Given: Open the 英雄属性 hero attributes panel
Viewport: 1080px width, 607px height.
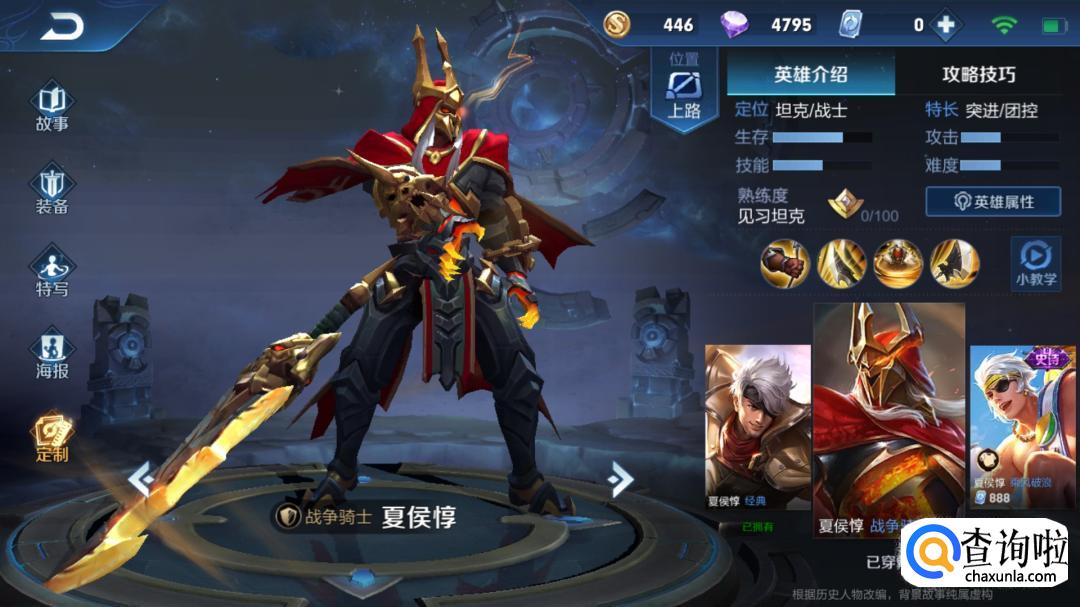Looking at the screenshot, I should (x=992, y=201).
